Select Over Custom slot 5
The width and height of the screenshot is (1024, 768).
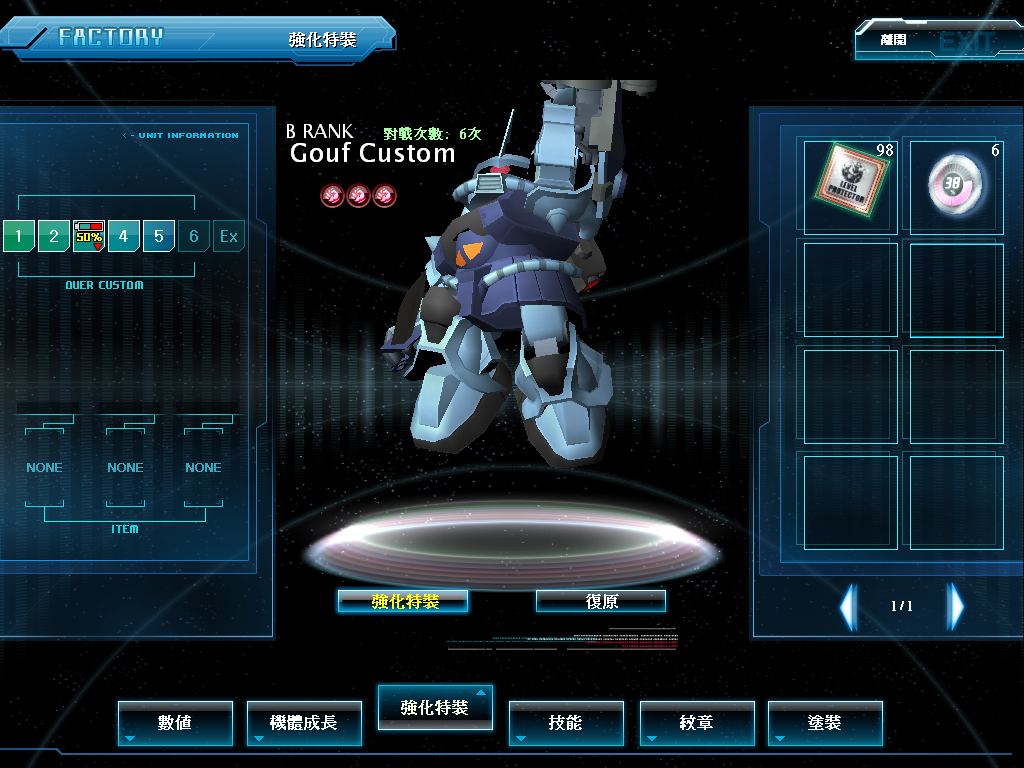click(159, 237)
